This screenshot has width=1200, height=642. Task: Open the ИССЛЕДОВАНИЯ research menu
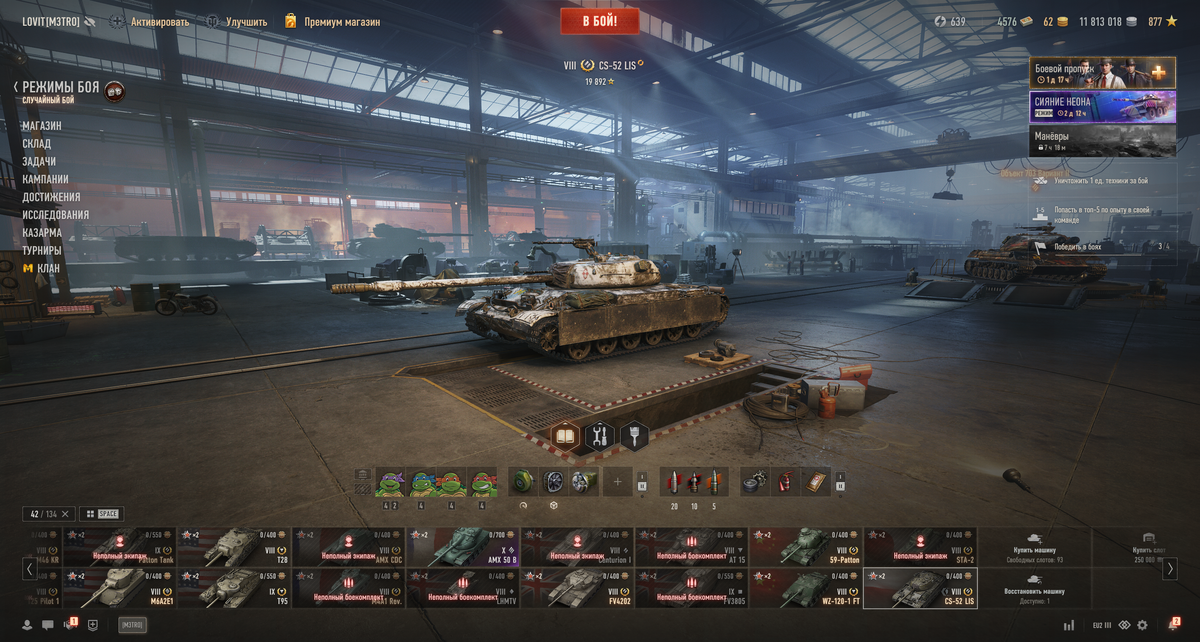pos(56,215)
